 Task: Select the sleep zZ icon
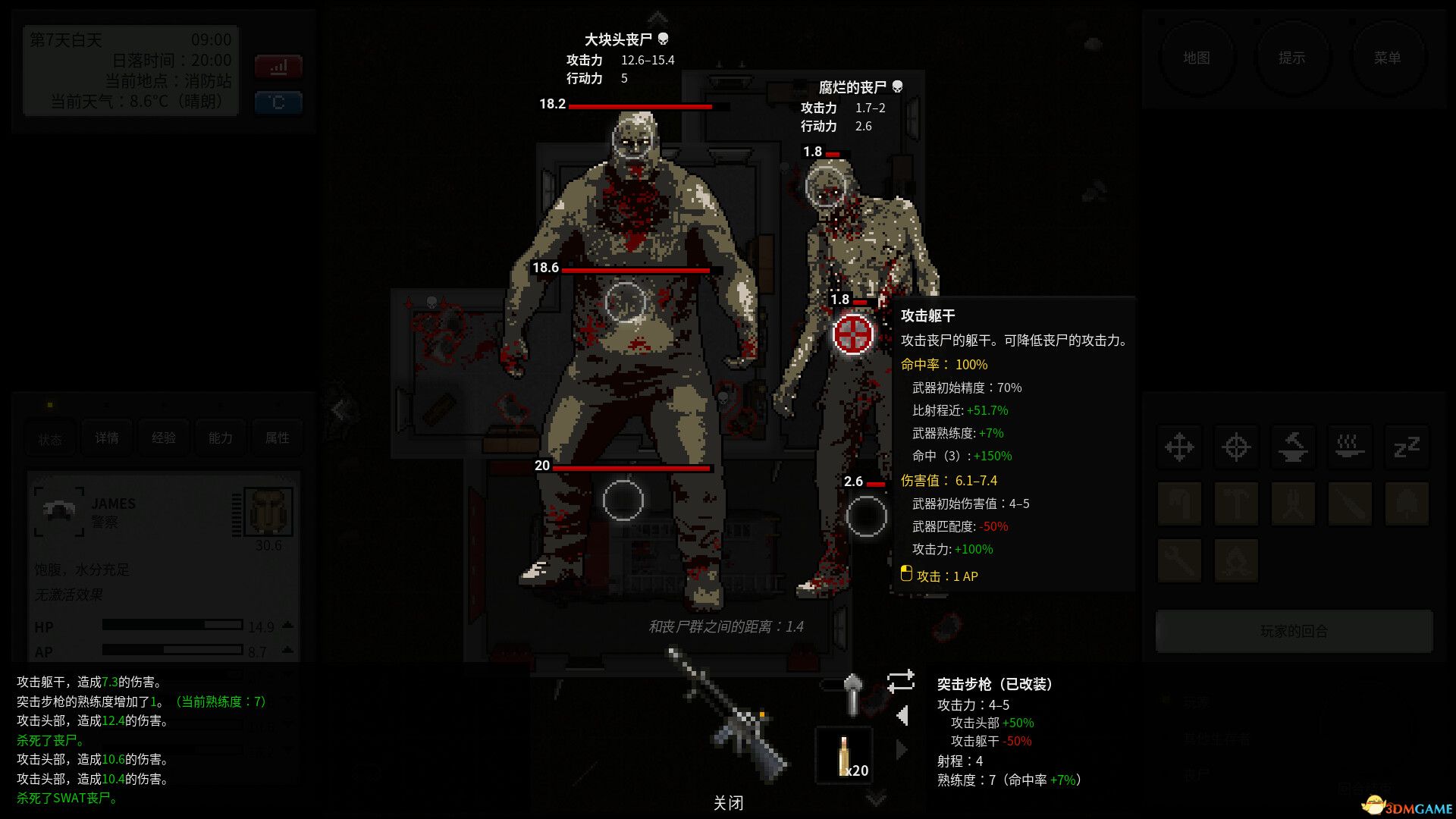[1407, 447]
